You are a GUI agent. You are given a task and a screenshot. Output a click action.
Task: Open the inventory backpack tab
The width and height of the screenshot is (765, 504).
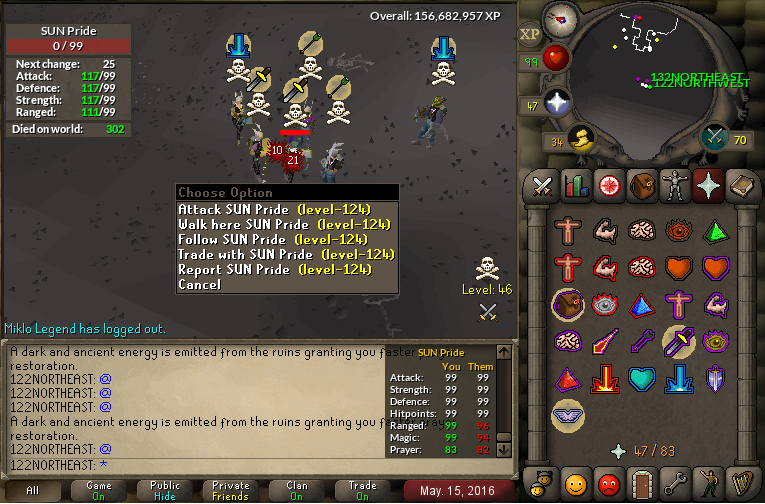pos(640,185)
